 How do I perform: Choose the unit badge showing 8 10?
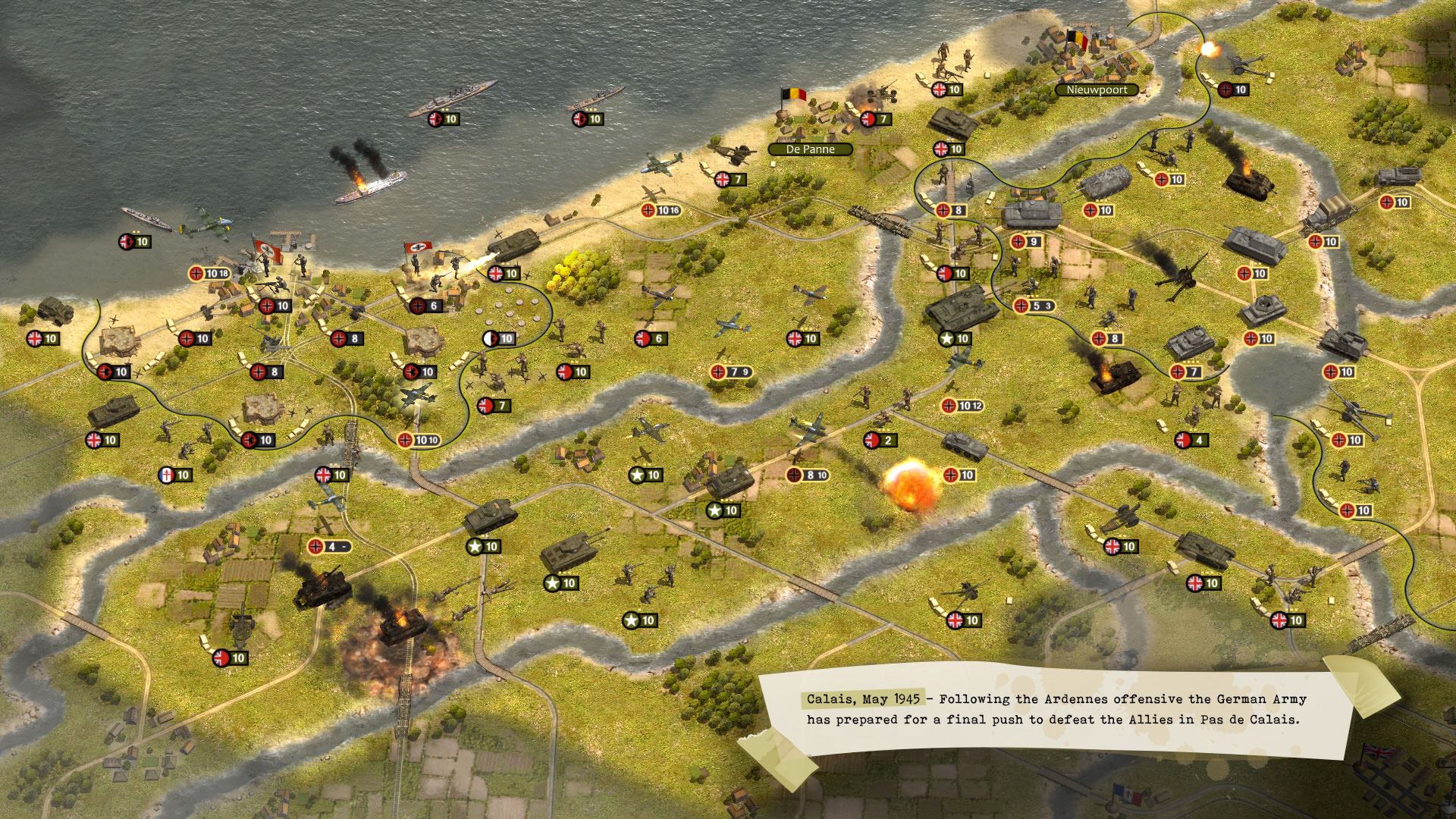[808, 475]
